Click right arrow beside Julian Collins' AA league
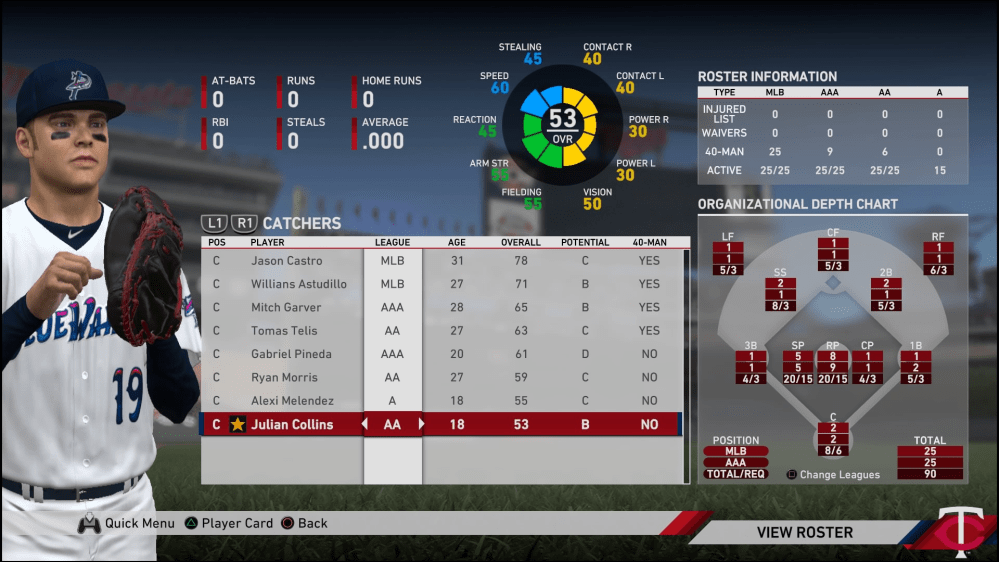Viewport: 999px width, 562px height. (421, 424)
